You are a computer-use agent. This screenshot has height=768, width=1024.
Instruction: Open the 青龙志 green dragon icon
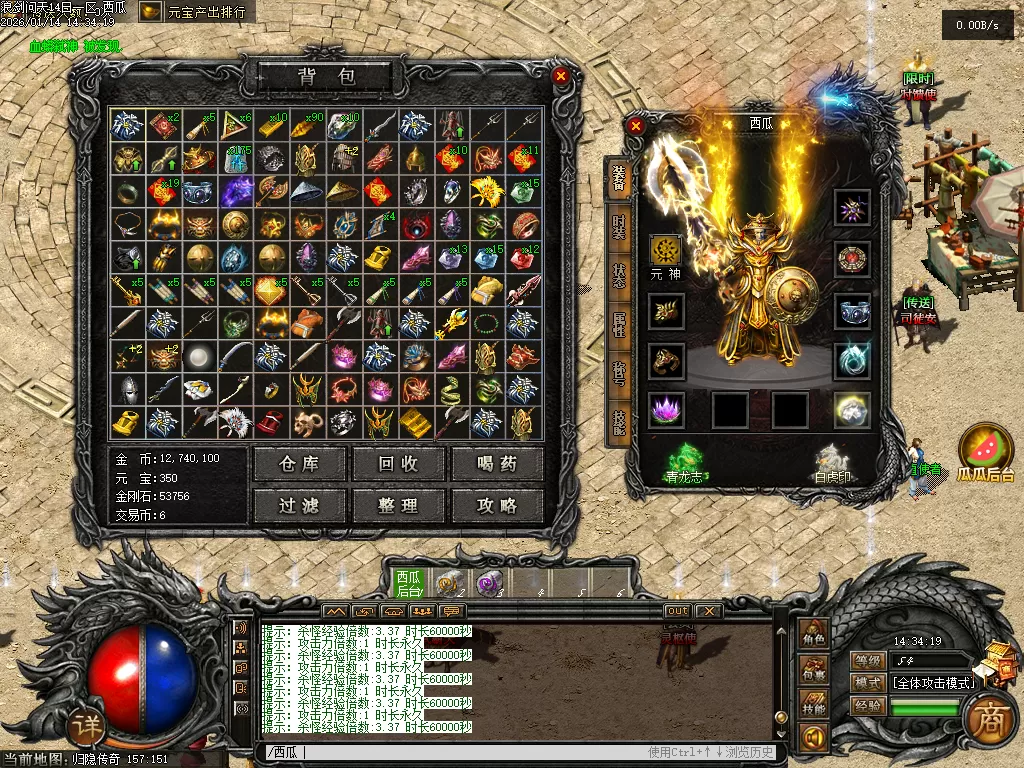click(x=685, y=462)
